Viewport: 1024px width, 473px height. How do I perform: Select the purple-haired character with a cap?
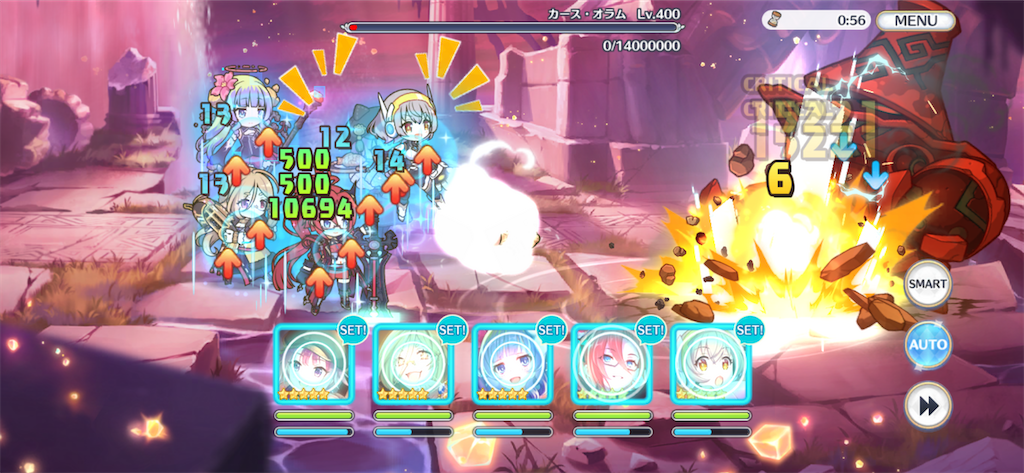pos(314,365)
